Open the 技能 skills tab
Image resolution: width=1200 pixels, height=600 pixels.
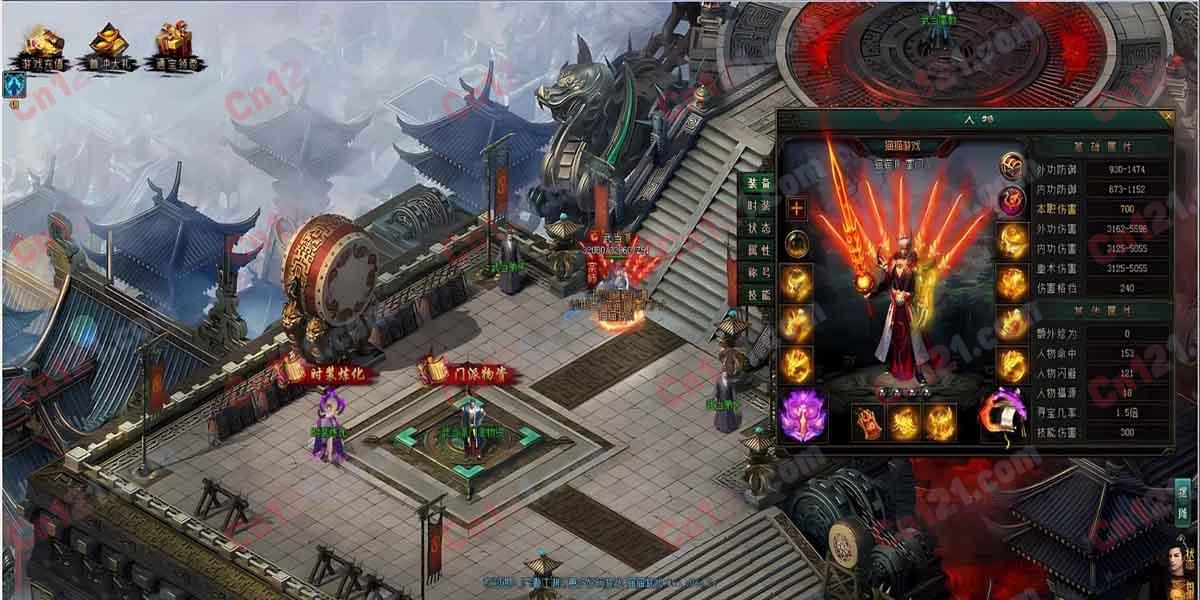pos(758,295)
